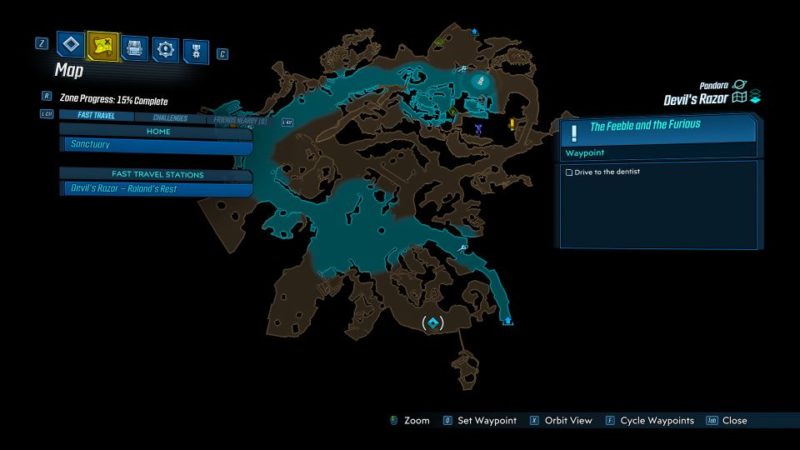Click the blue diamond waypoint marker
This screenshot has height=450, width=800.
(433, 323)
